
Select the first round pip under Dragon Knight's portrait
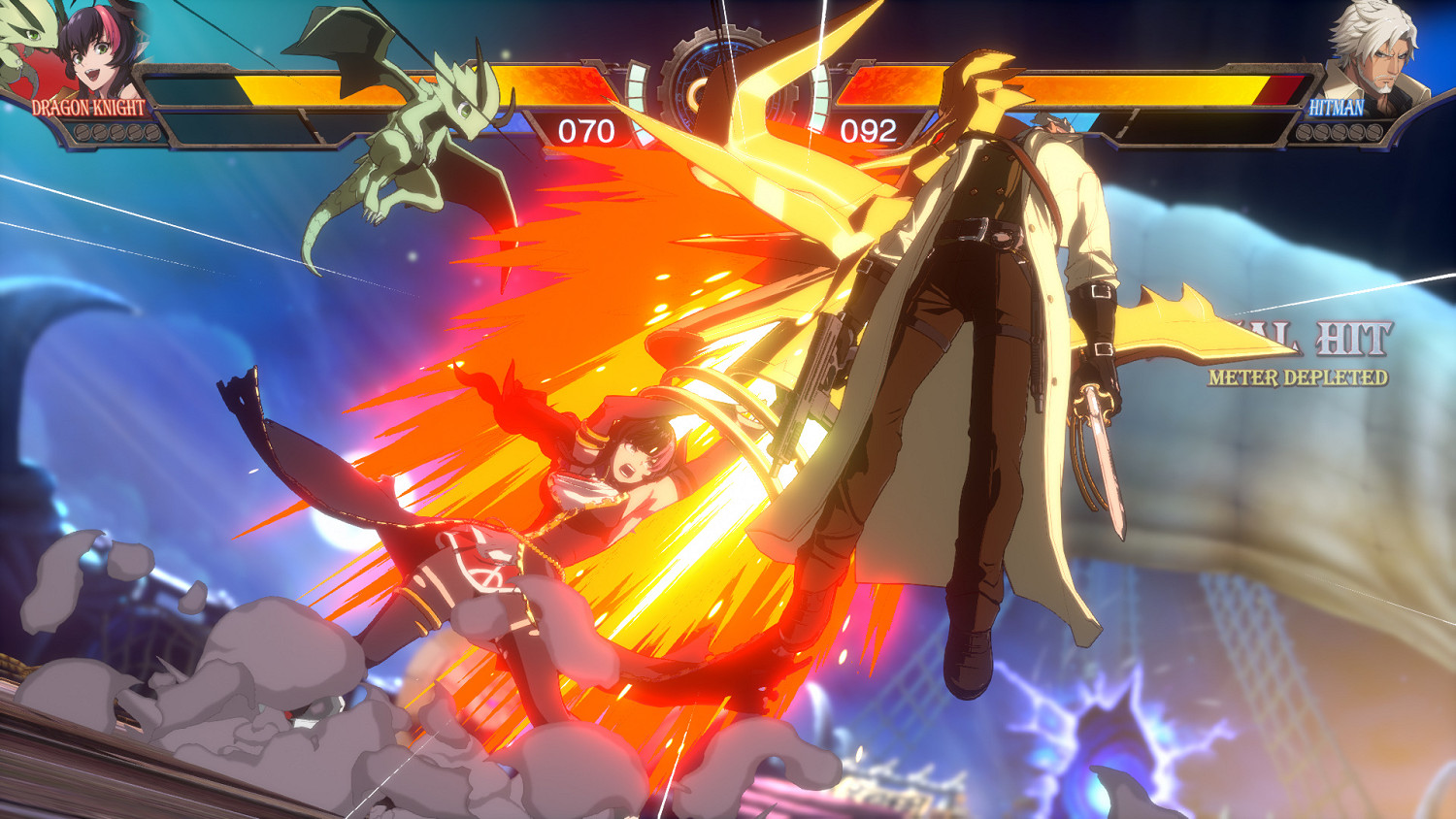(x=83, y=133)
